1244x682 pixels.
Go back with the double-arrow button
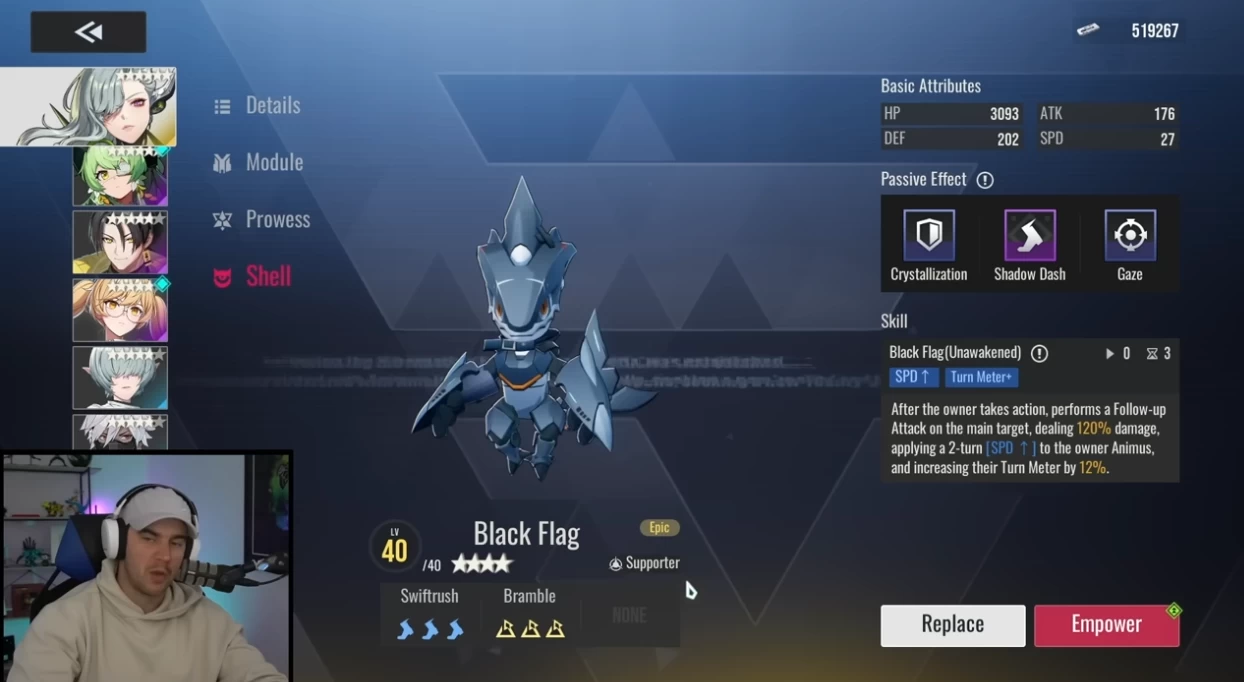[88, 32]
